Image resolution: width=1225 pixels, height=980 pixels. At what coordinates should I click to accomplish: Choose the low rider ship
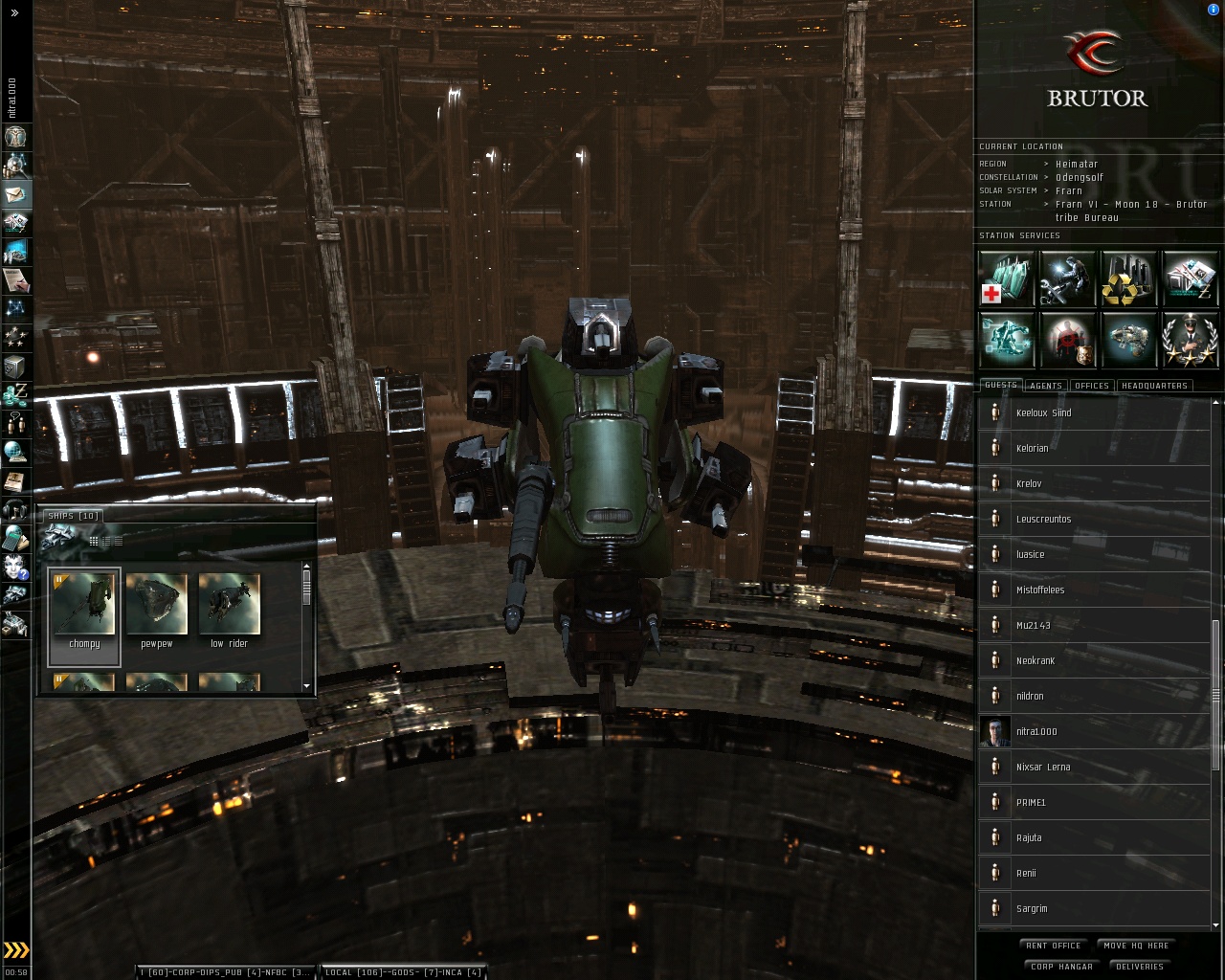(230, 612)
